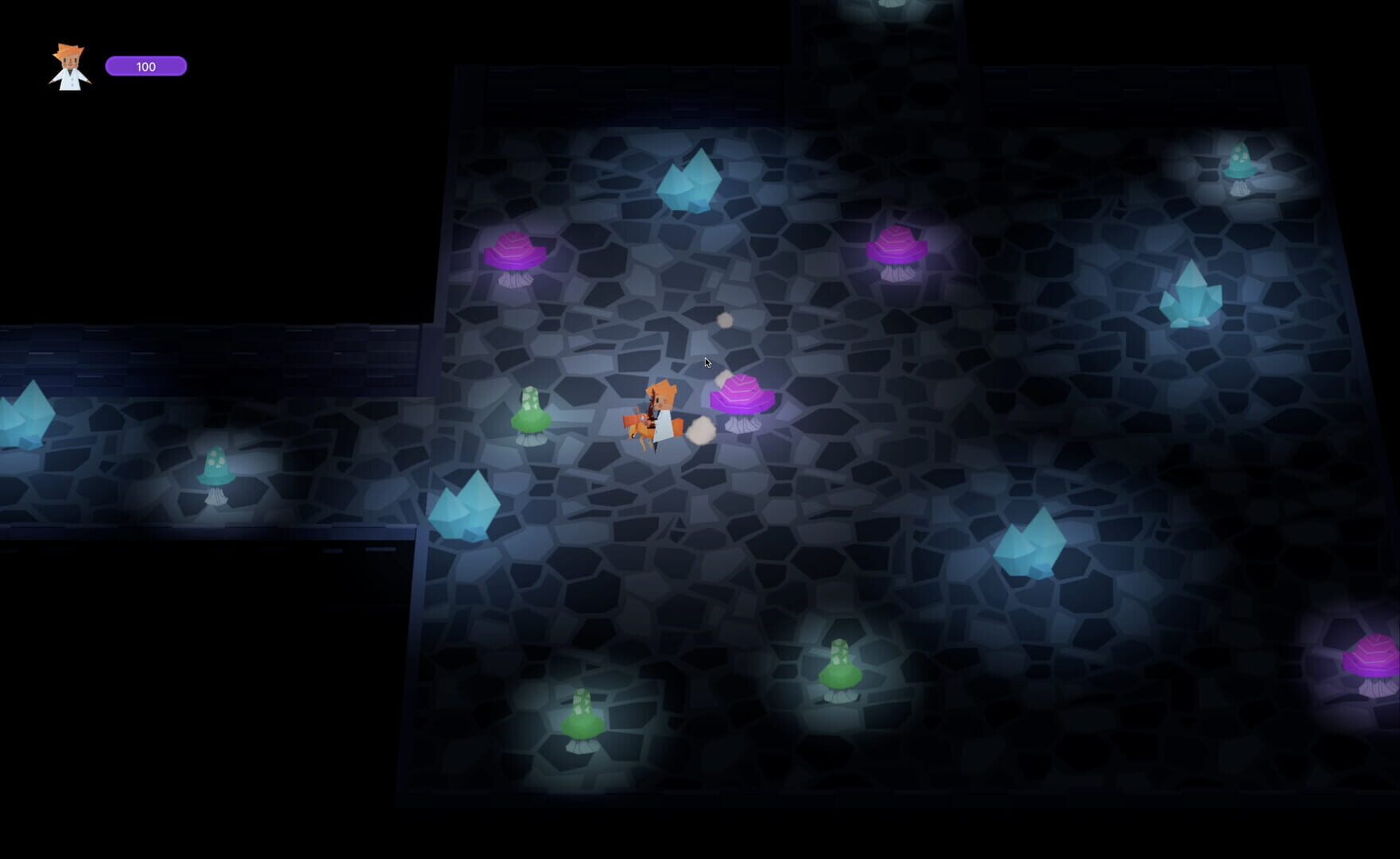Click the 100 health bar in the HUD

click(x=146, y=67)
